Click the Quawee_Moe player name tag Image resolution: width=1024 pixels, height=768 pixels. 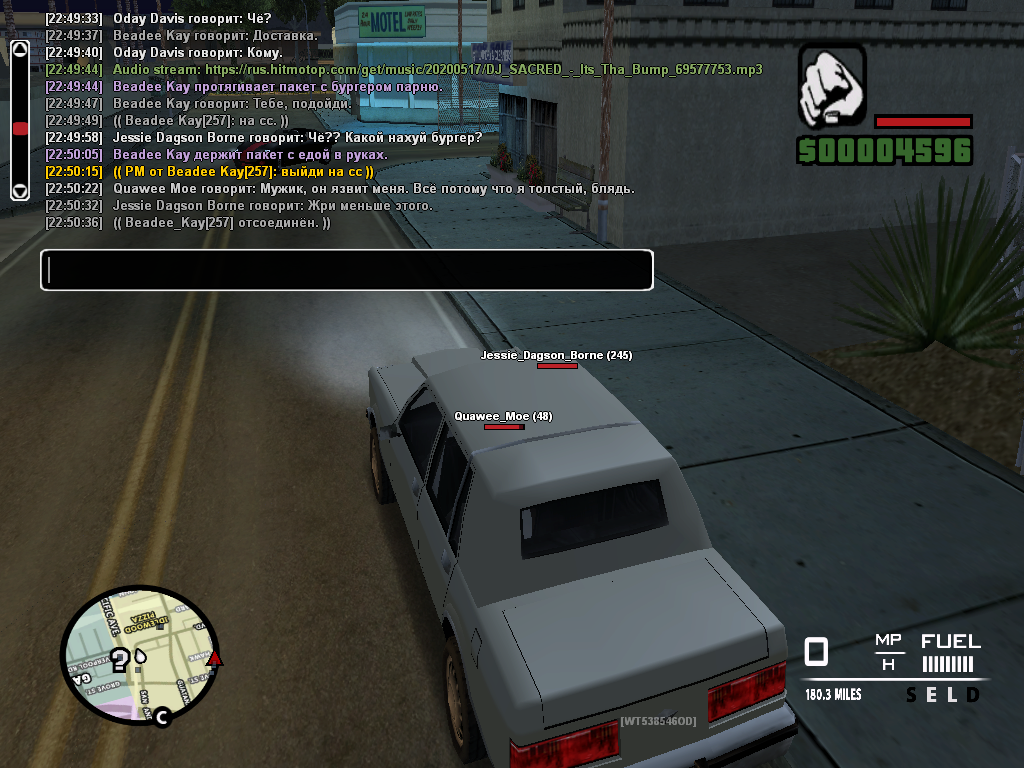[503, 416]
